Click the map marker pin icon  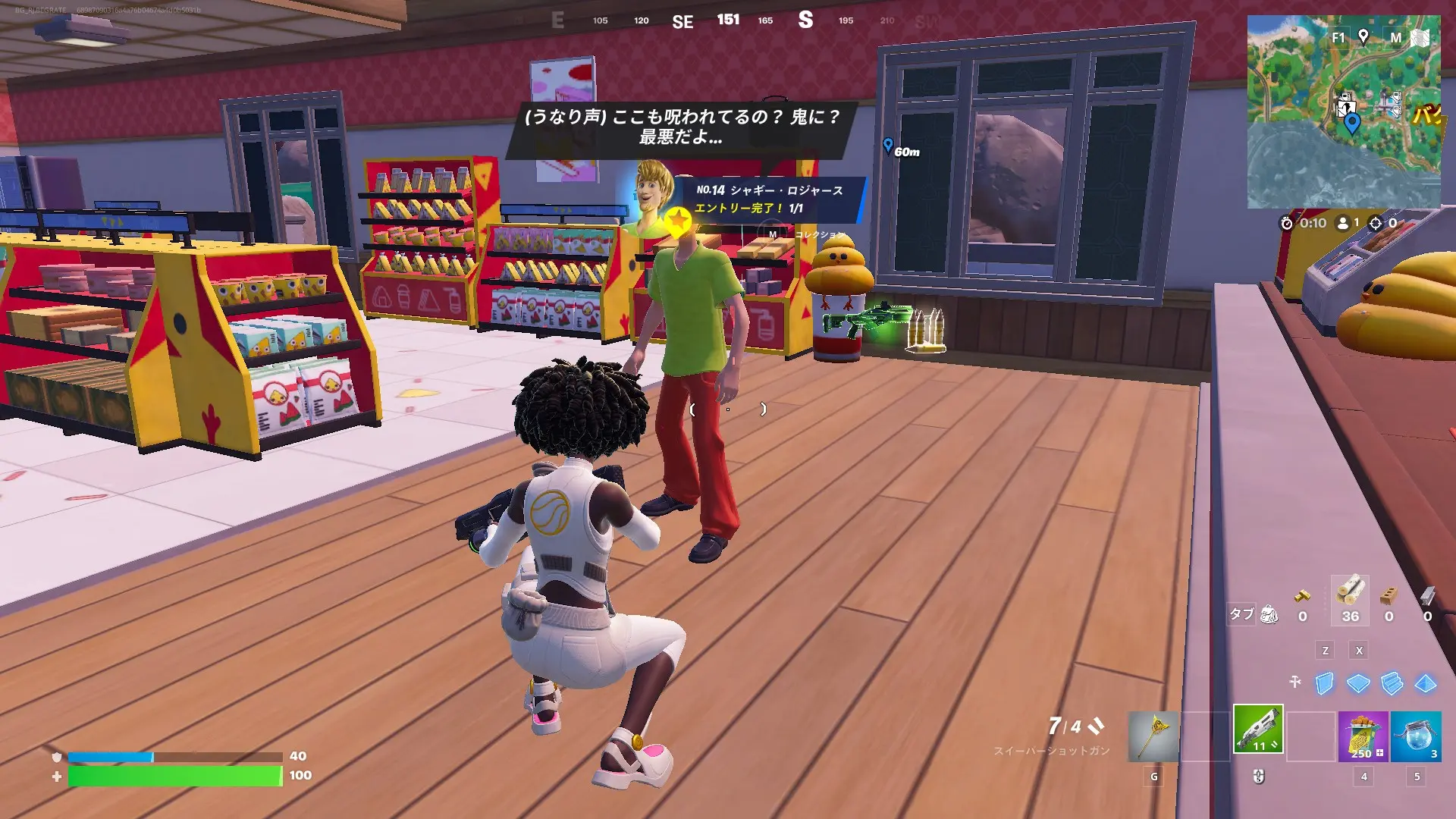(1363, 36)
